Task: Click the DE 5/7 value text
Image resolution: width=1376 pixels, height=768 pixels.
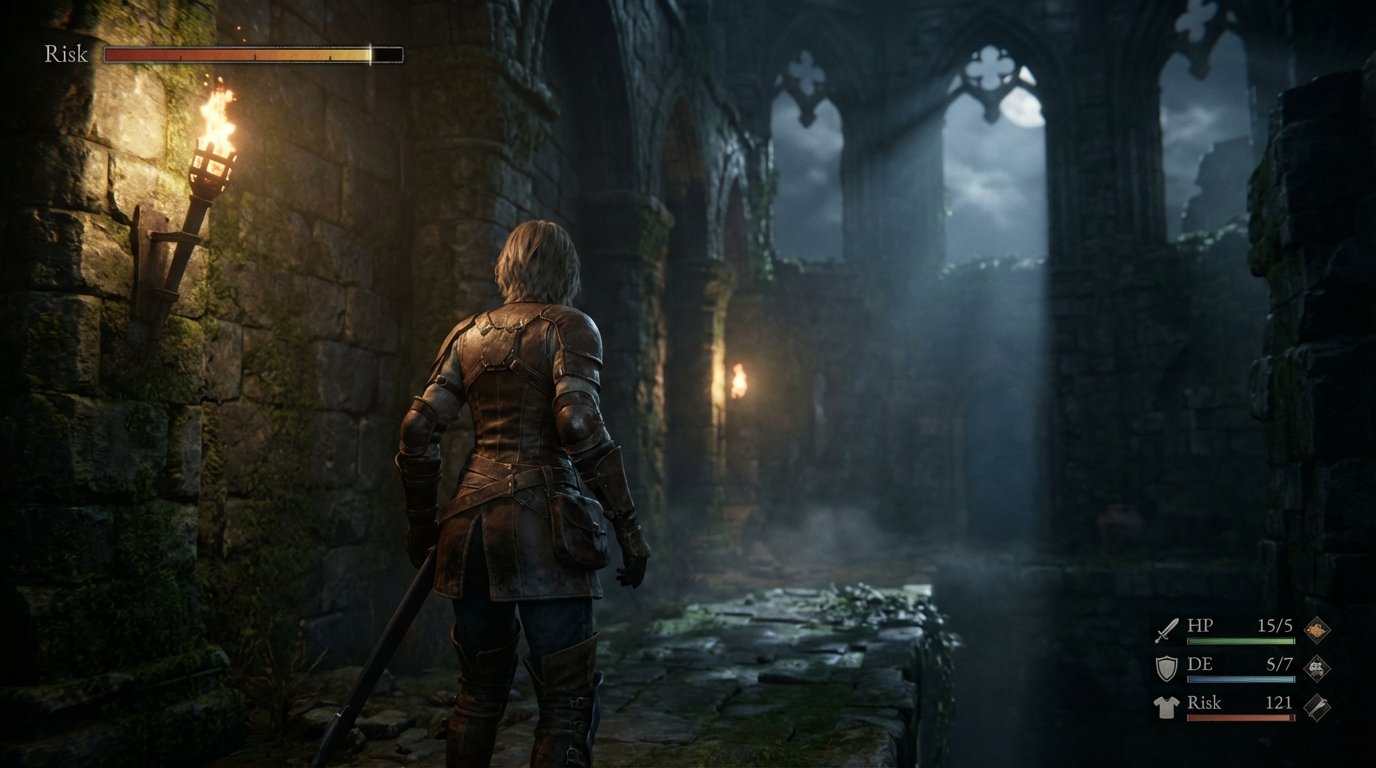Action: coord(1279,665)
